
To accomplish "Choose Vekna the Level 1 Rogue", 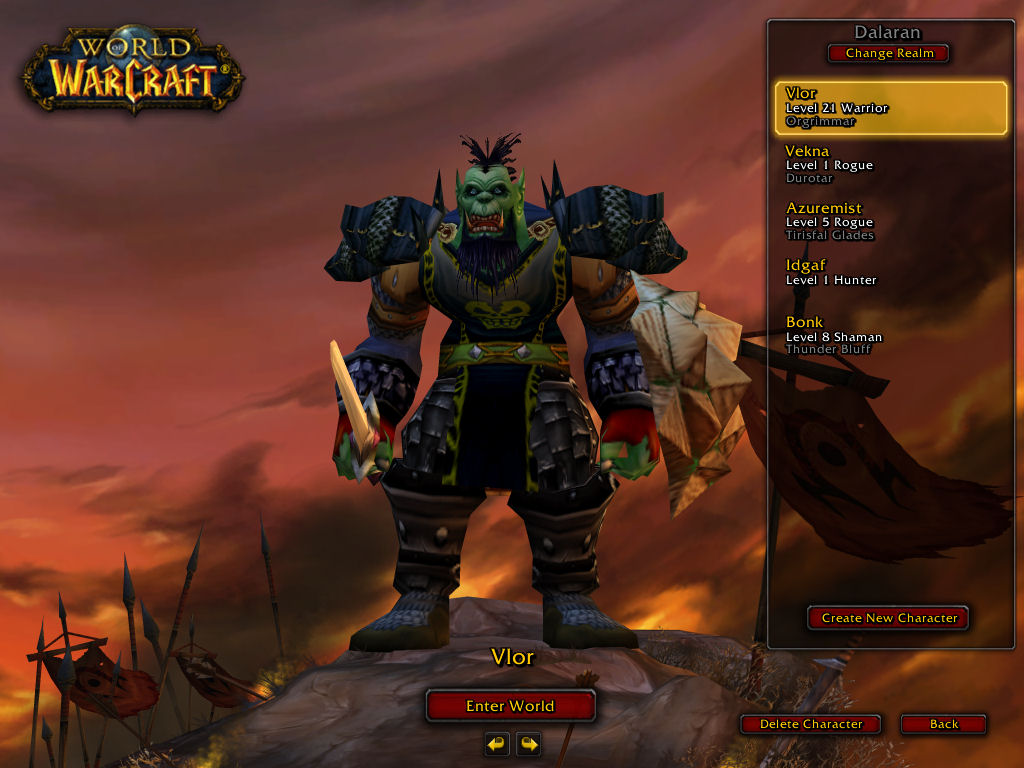I will 888,165.
